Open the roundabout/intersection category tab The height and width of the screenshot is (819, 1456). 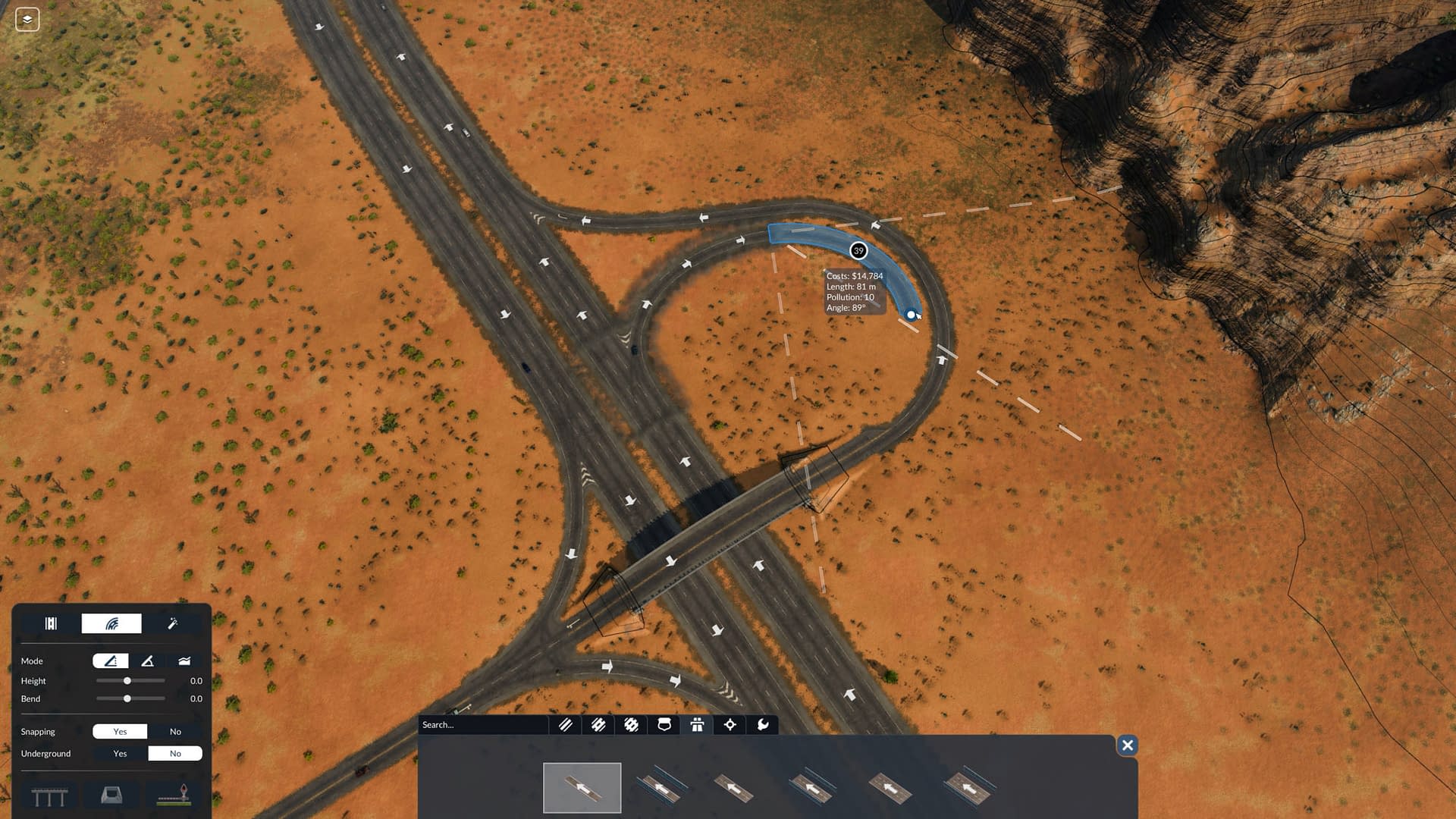(631, 725)
